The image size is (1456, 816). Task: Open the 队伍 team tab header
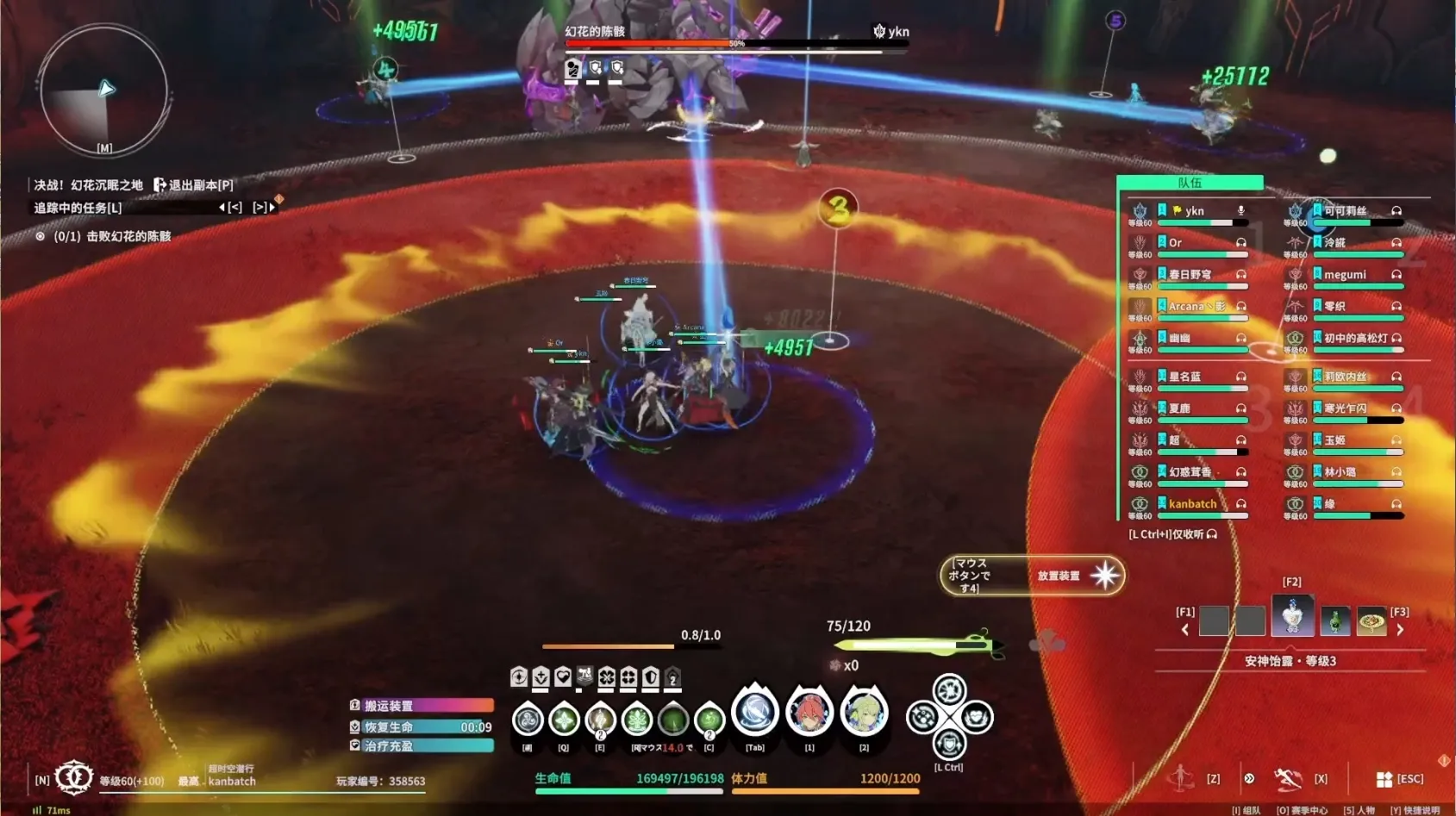(x=1190, y=183)
